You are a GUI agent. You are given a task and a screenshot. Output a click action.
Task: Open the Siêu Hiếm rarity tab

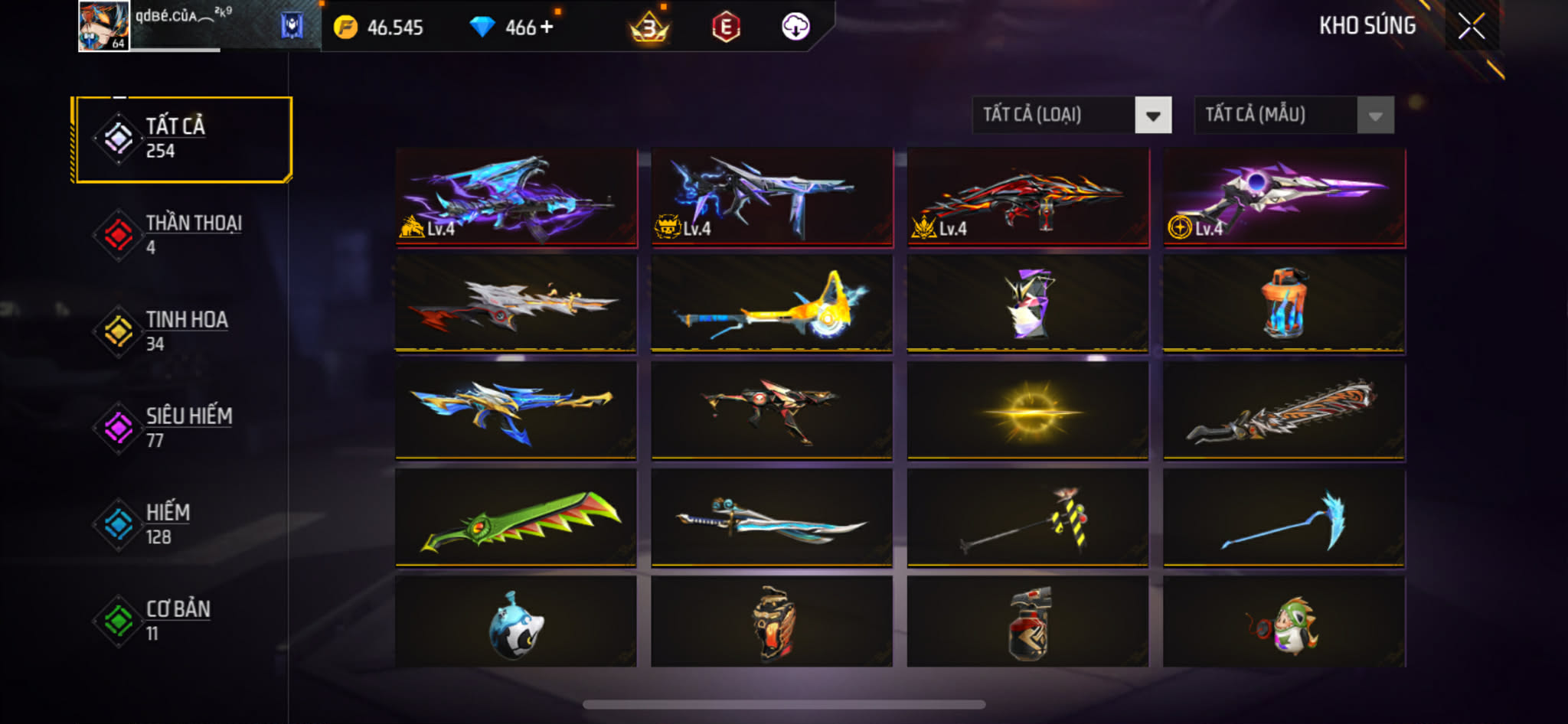point(182,428)
